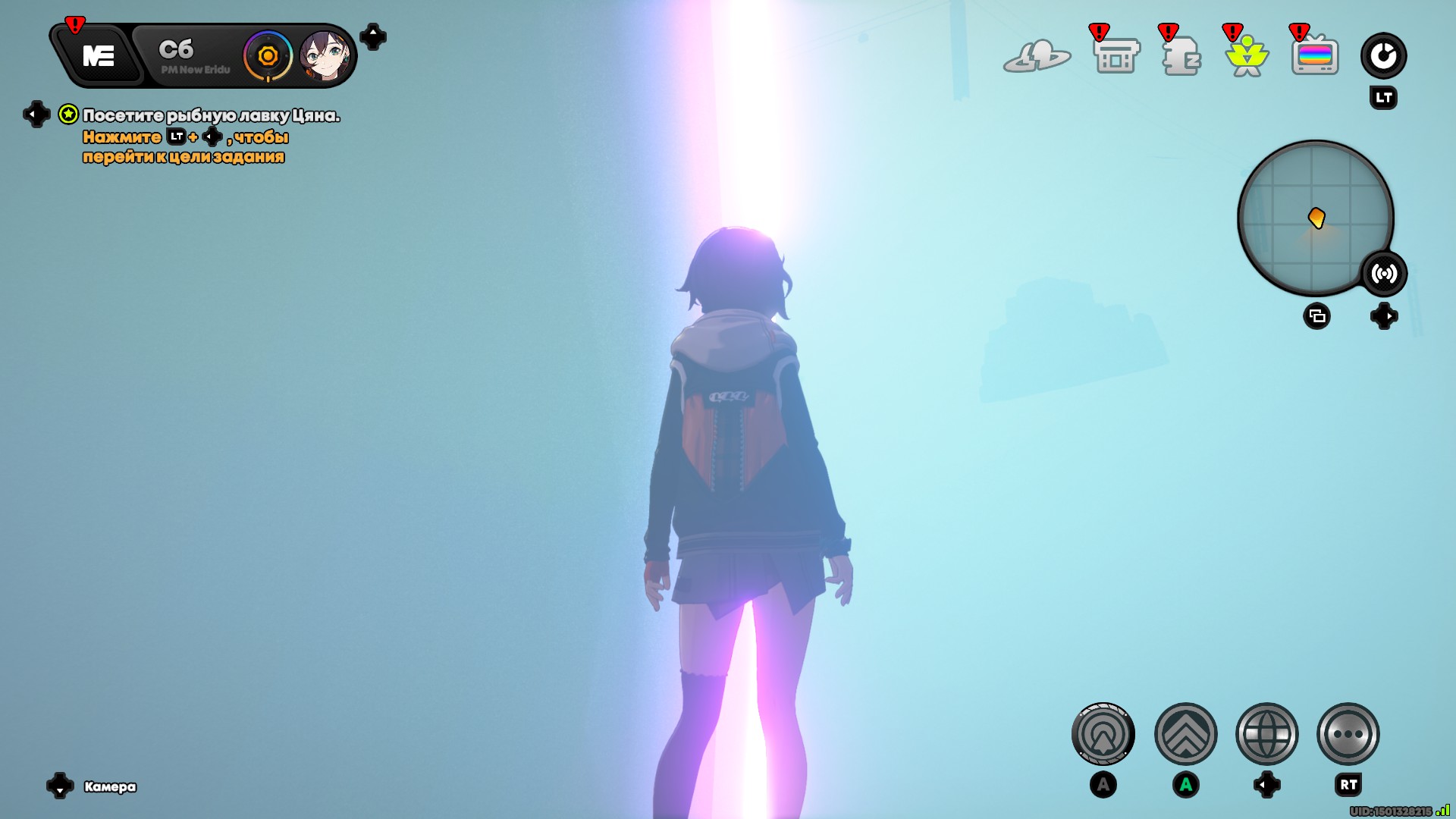
Task: Open the globe button
Action: tap(1266, 734)
